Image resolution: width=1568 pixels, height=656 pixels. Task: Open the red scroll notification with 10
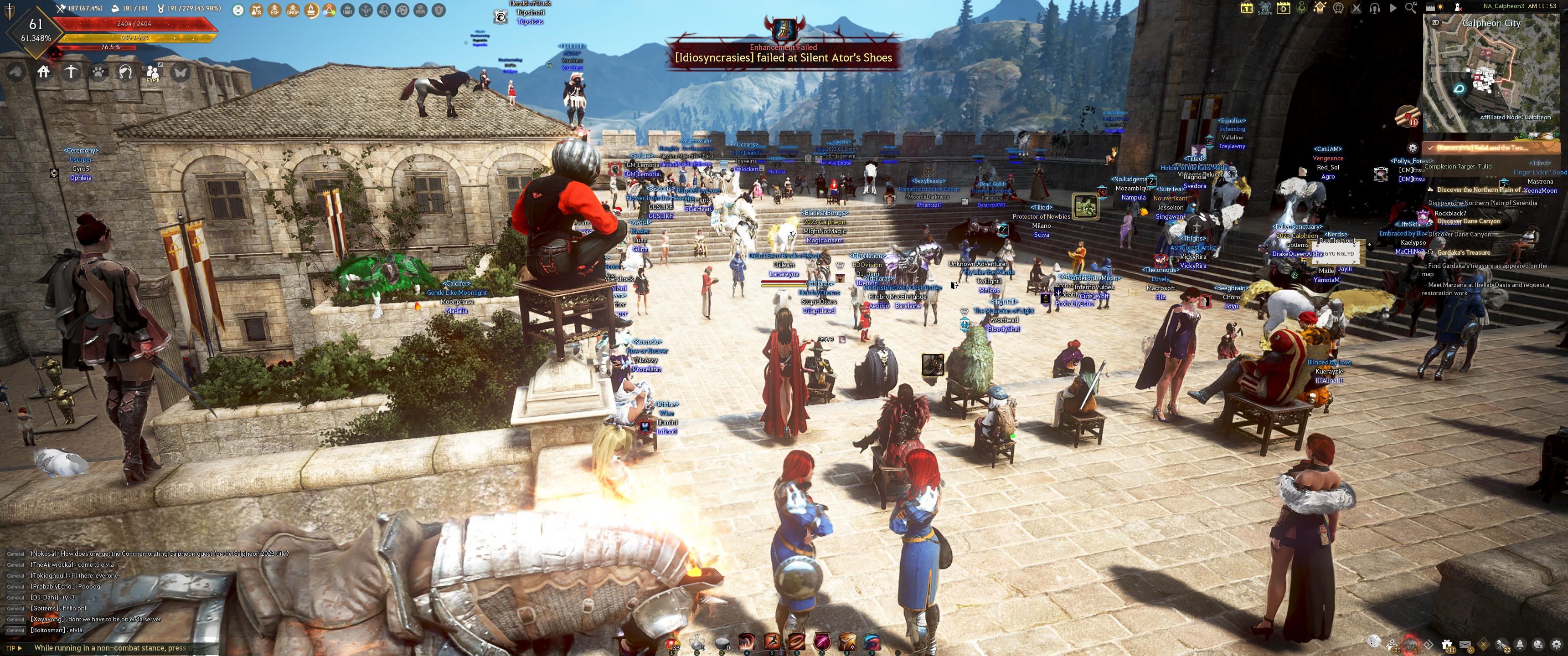(1407, 116)
